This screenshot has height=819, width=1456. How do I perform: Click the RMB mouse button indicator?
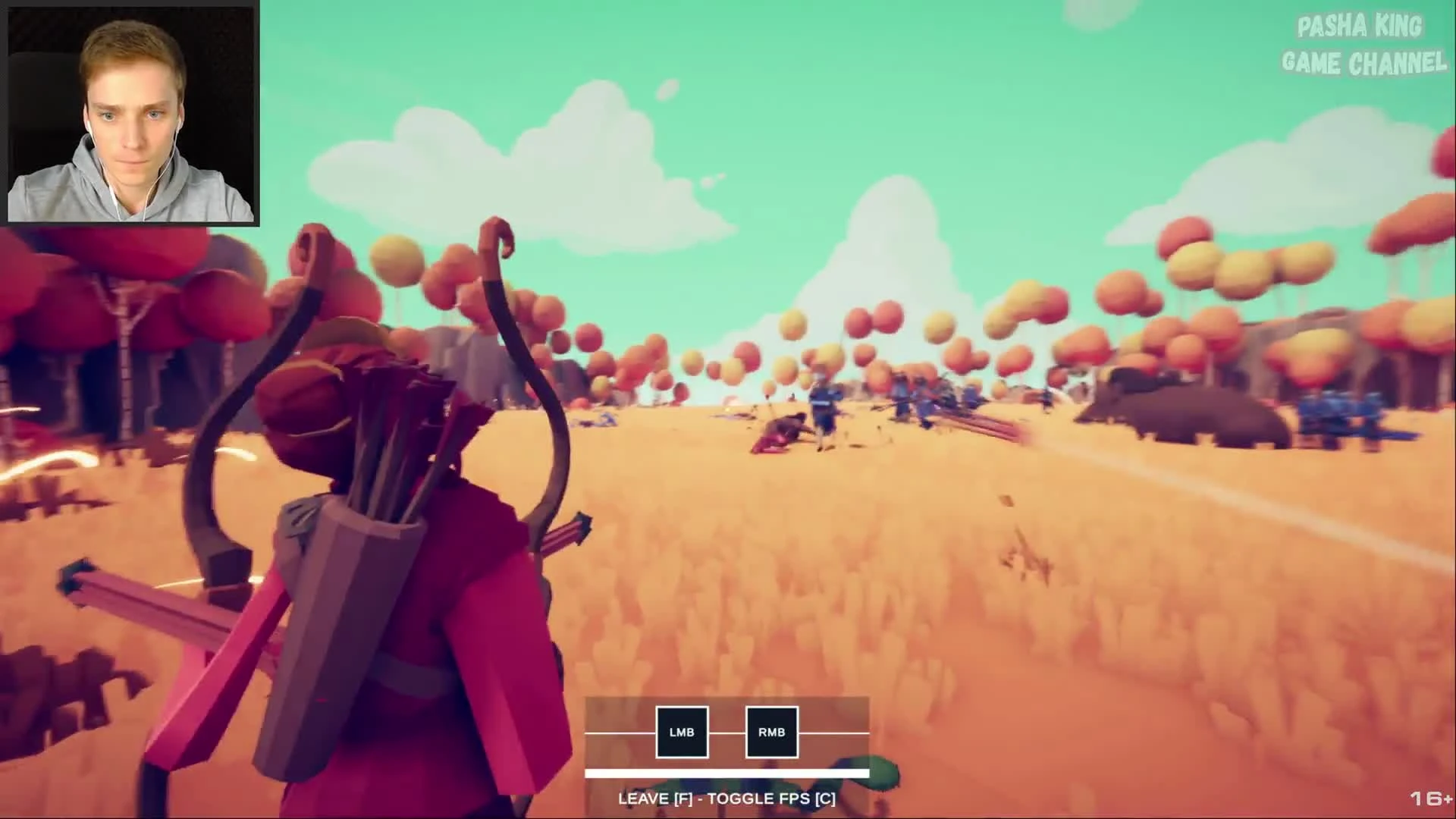[x=770, y=733]
